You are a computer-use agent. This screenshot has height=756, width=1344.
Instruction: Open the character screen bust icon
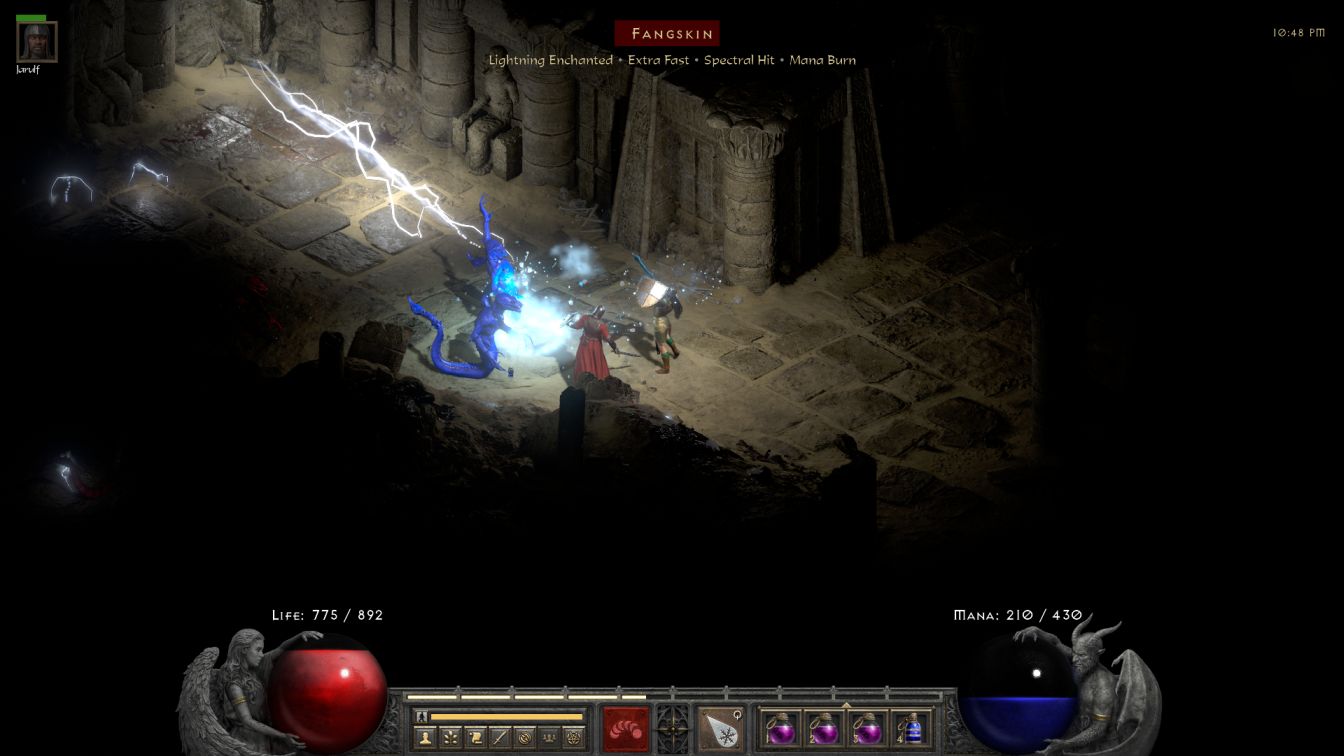(426, 738)
